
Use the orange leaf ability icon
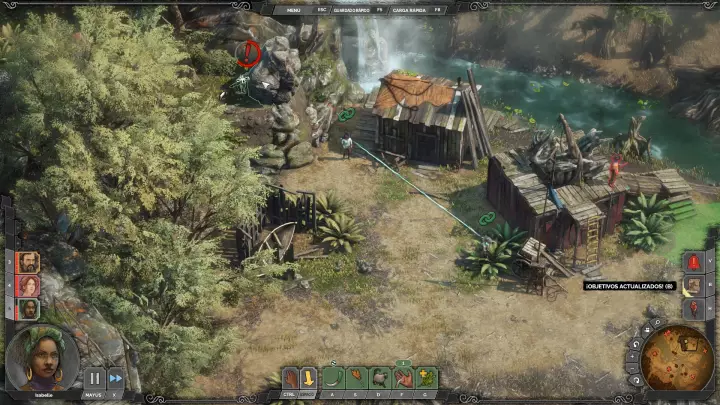(356, 378)
